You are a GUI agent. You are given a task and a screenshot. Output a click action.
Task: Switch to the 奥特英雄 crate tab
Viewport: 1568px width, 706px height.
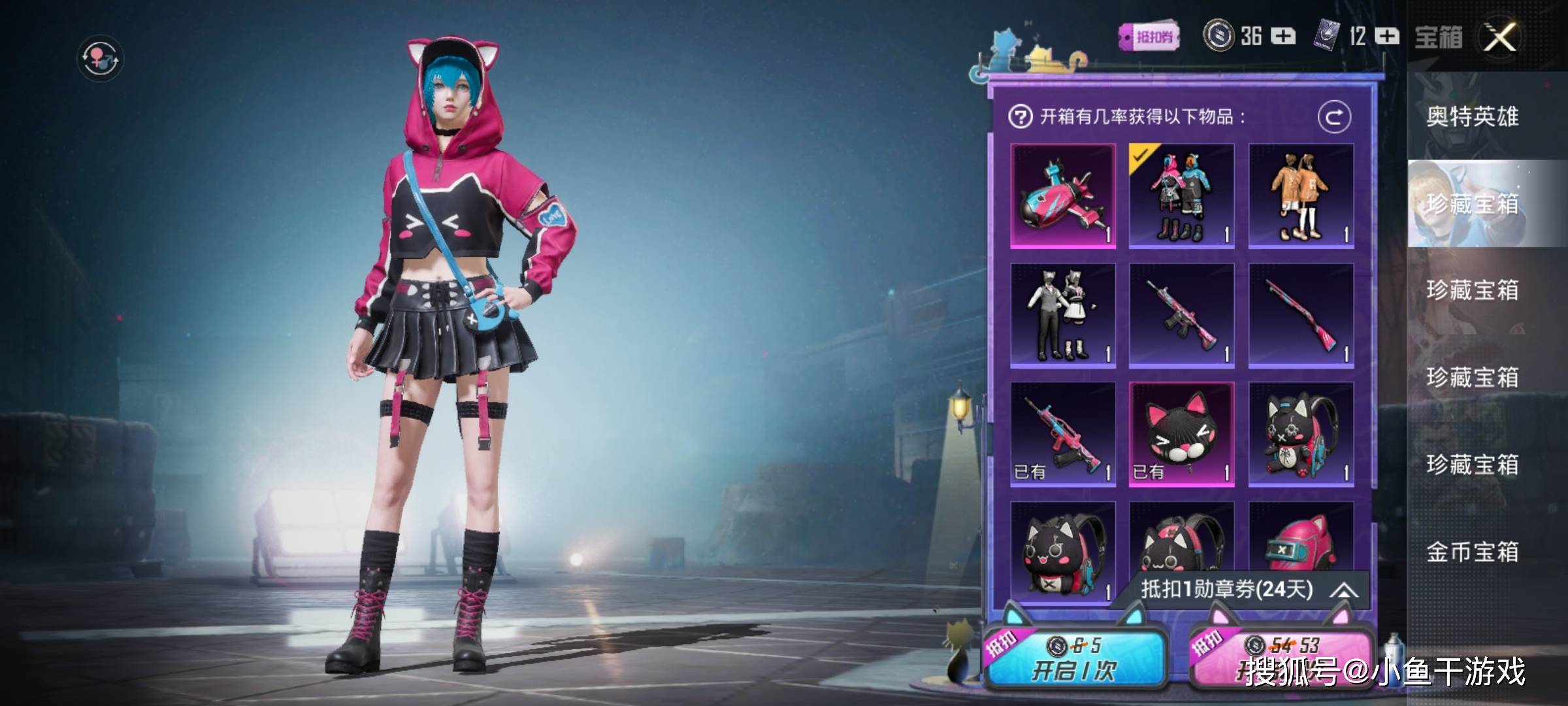pyautogui.click(x=1472, y=117)
